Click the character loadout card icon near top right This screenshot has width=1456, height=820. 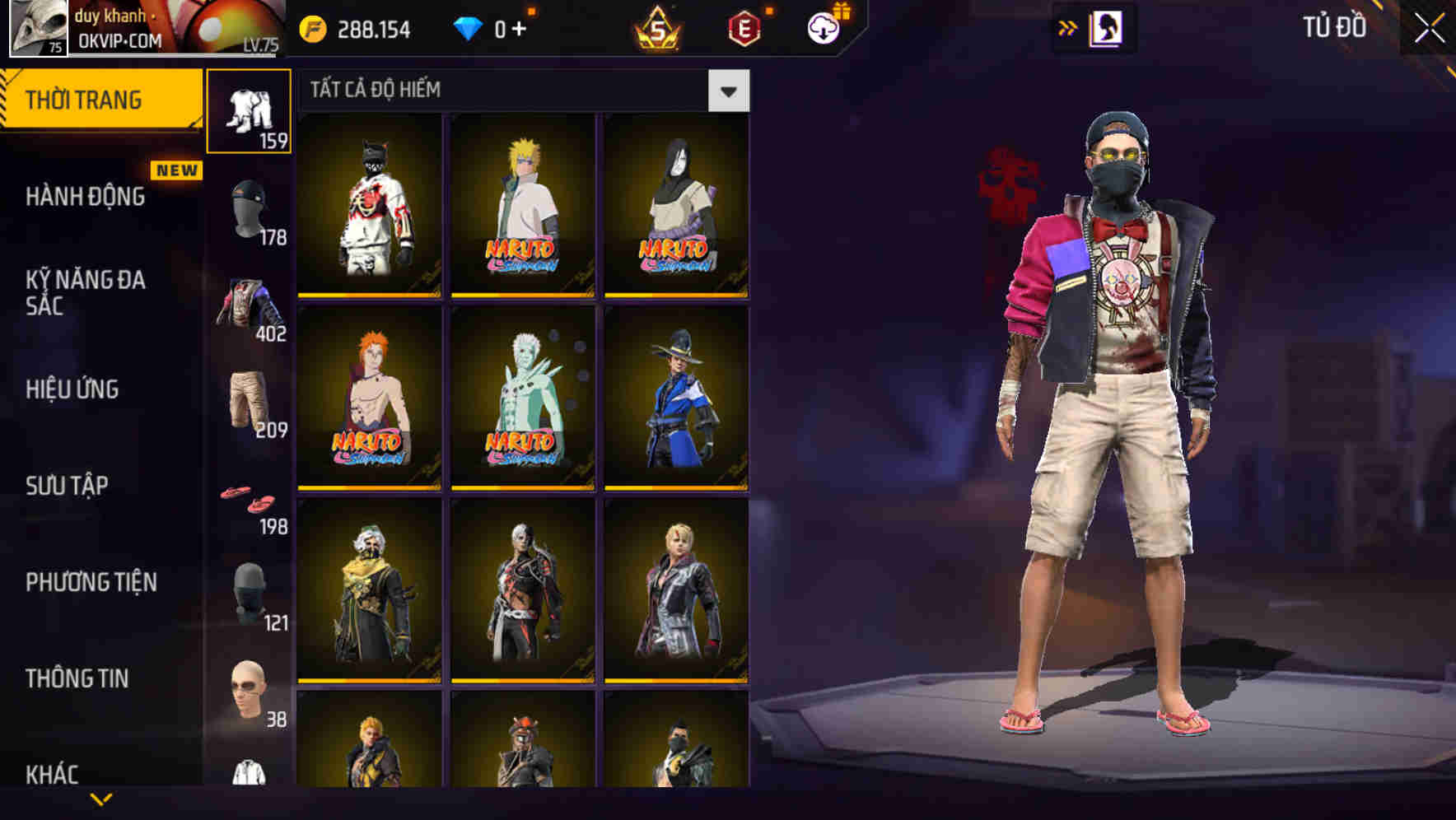[x=1108, y=27]
